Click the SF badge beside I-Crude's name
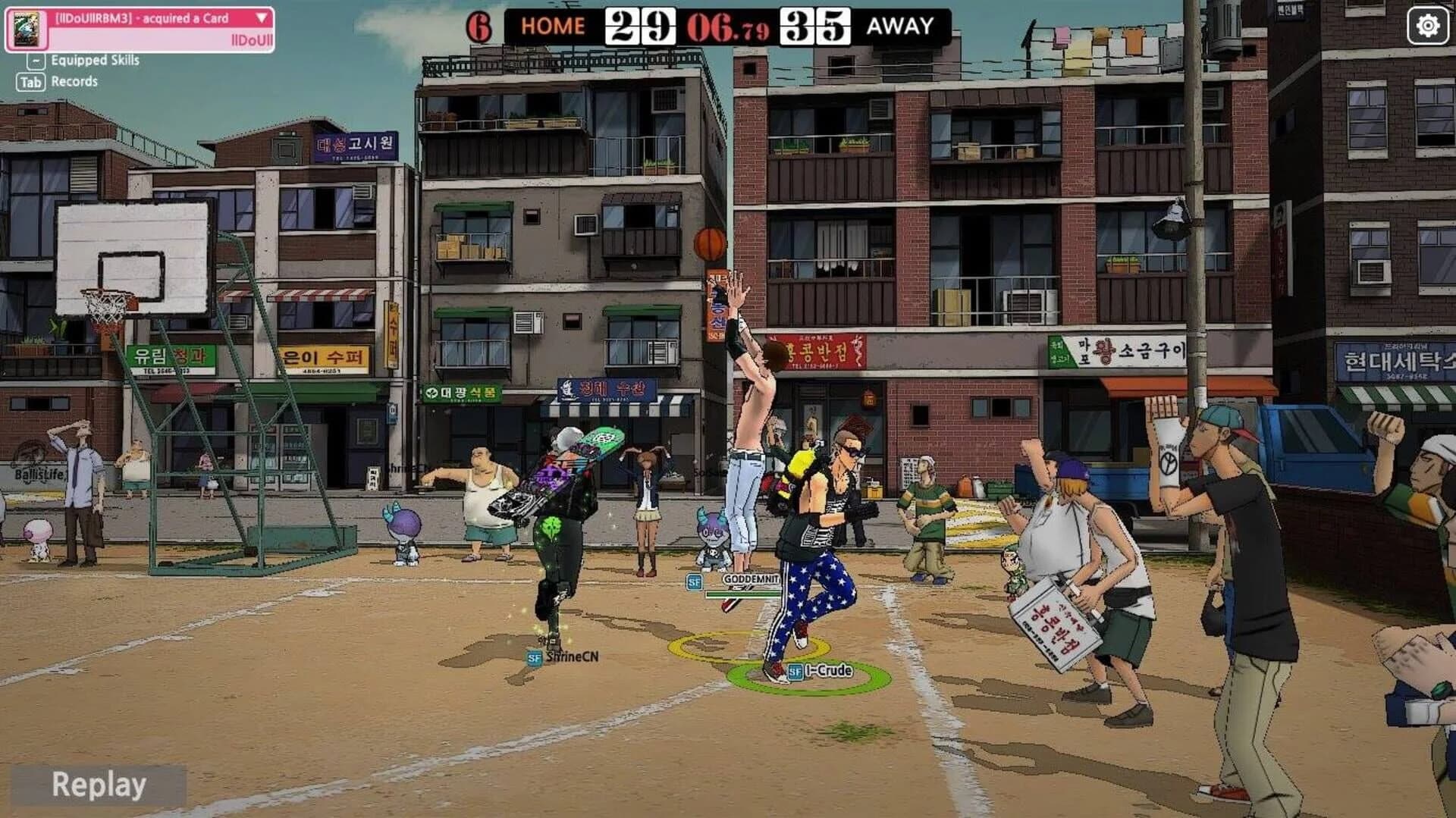This screenshot has width=1456, height=818. [x=794, y=671]
